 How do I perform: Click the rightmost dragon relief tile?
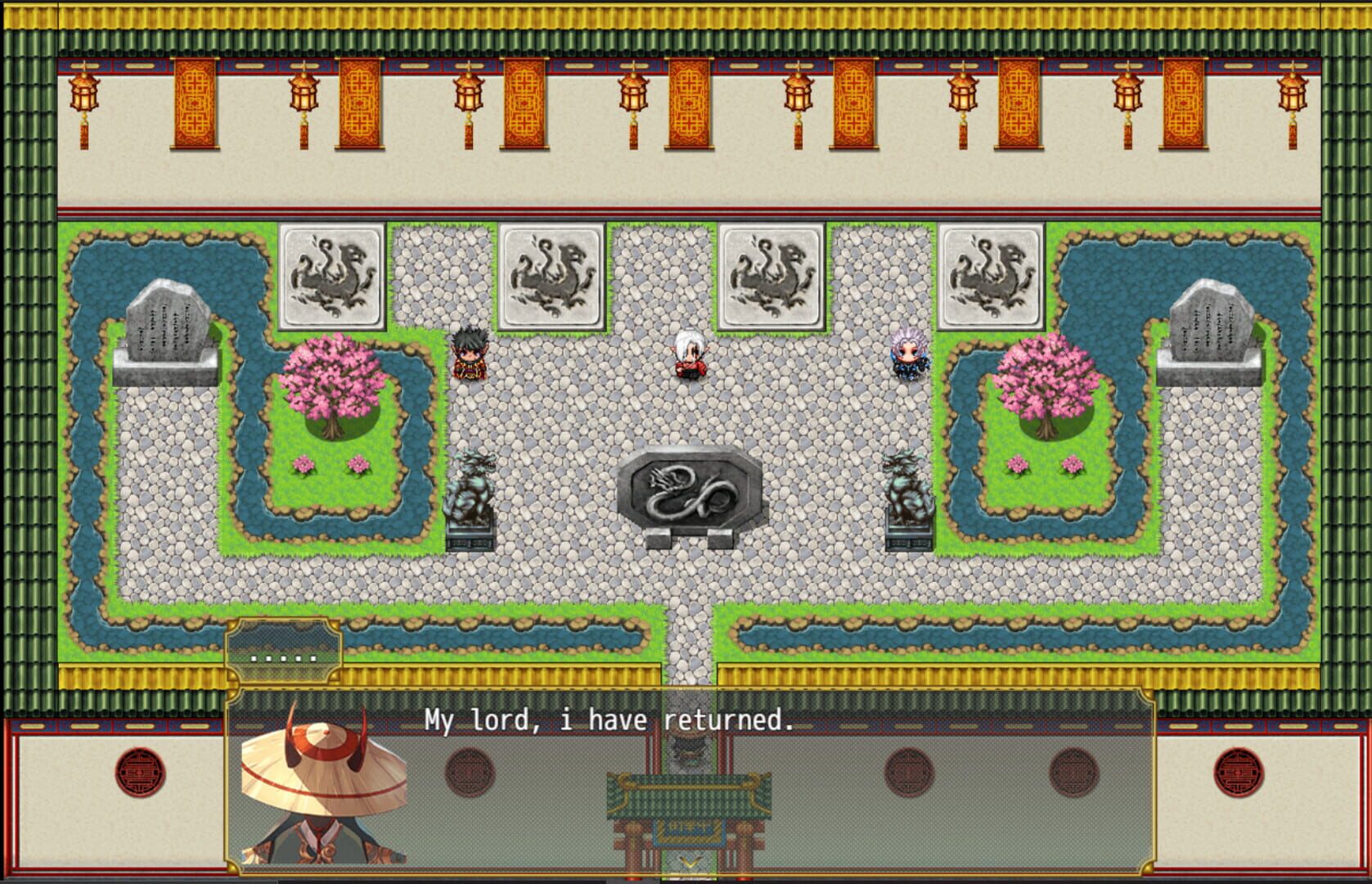(992, 278)
